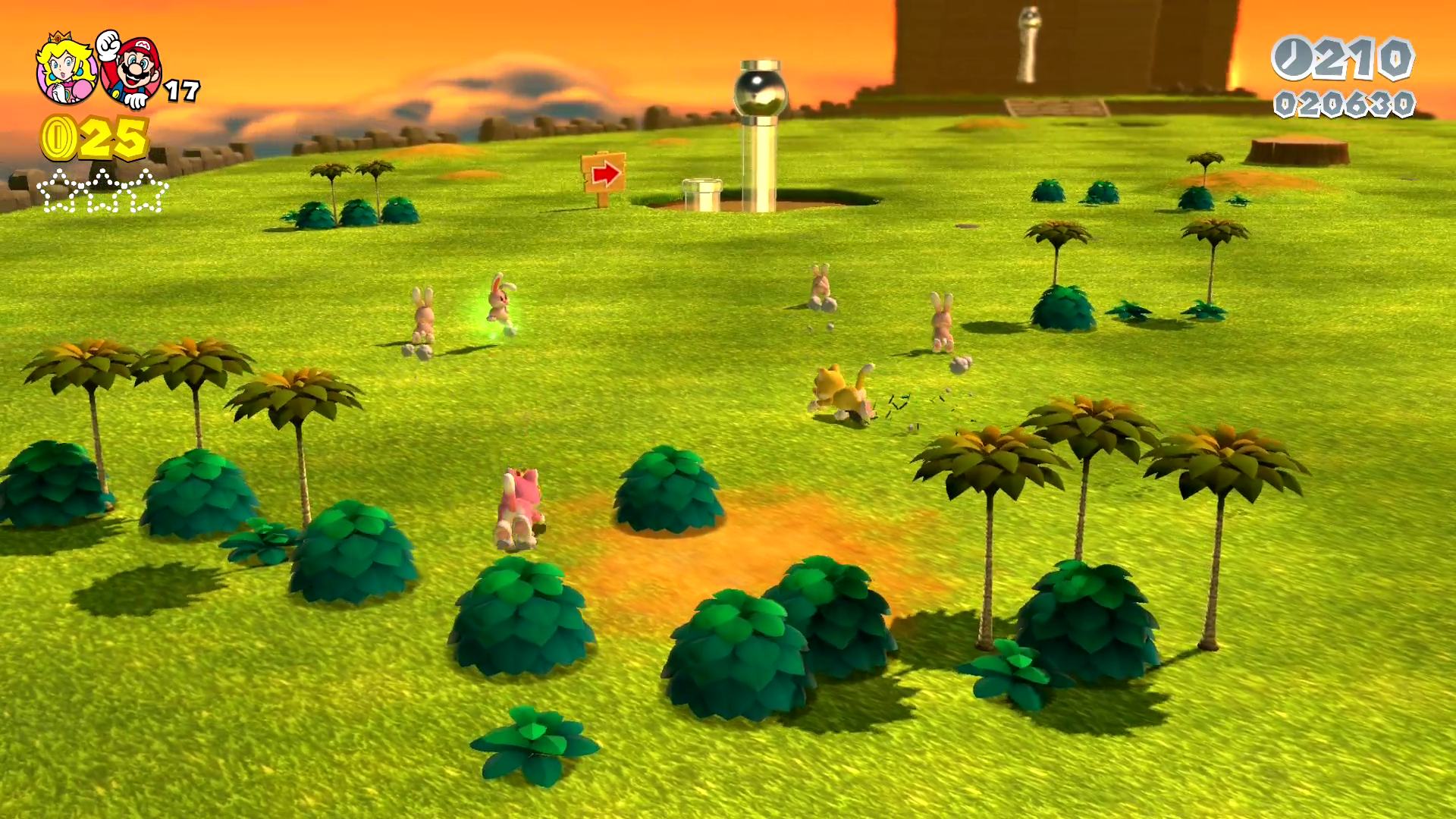The width and height of the screenshot is (1456, 819).
Task: Select Mario's player portrait icon
Action: coord(133,70)
